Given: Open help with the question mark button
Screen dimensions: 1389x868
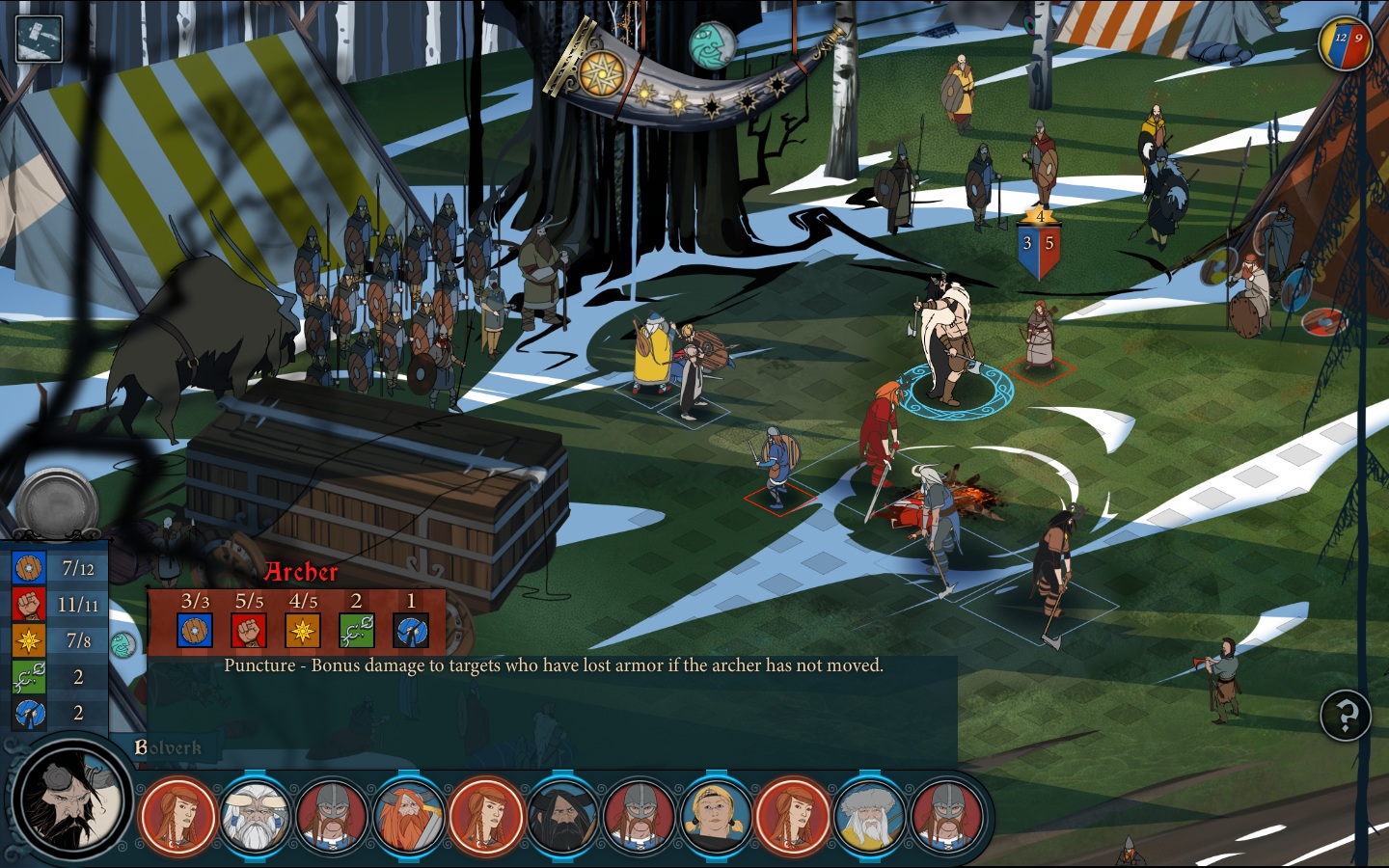Looking at the screenshot, I should point(1345,716).
